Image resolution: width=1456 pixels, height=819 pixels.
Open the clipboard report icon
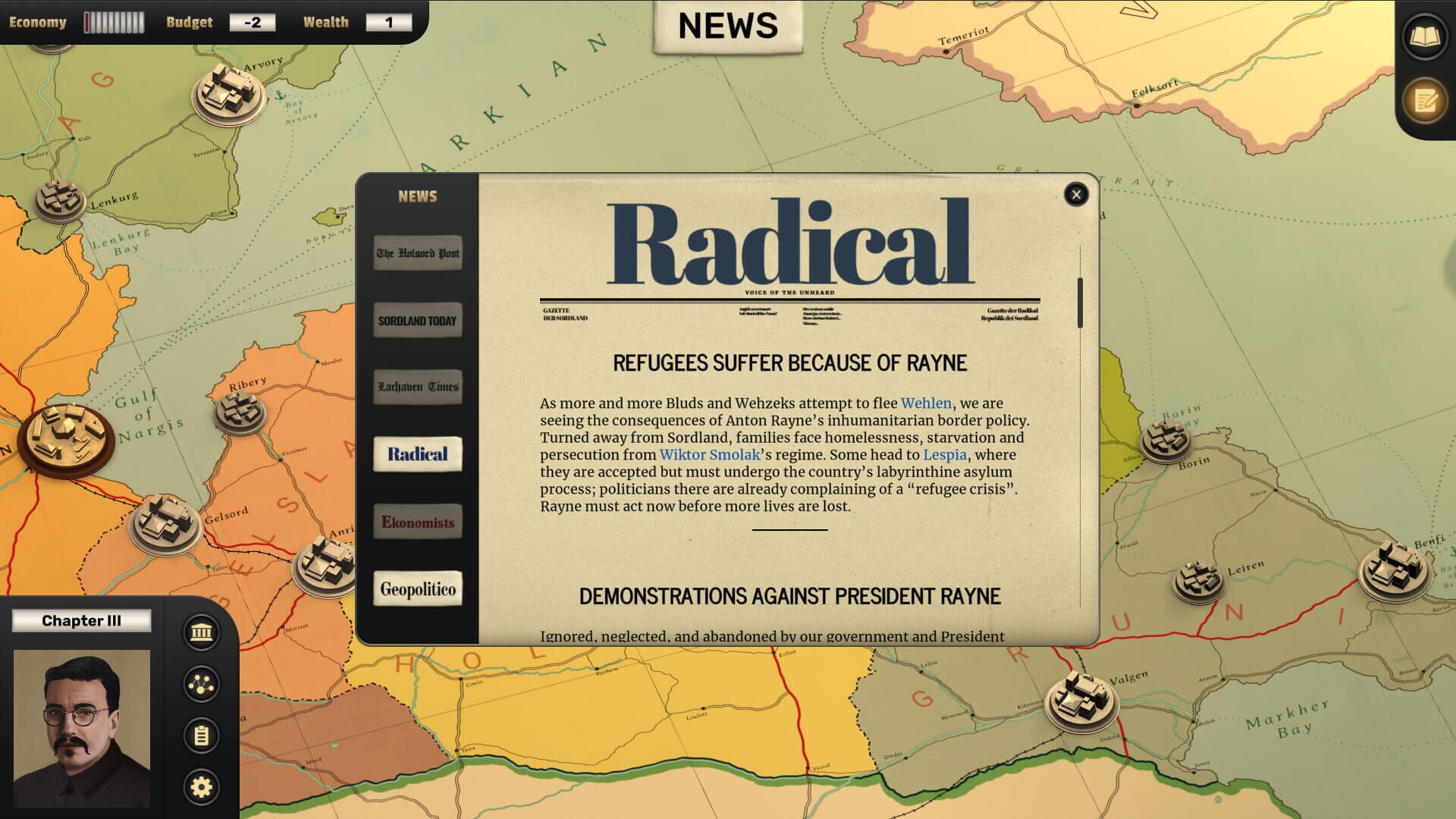pos(200,734)
